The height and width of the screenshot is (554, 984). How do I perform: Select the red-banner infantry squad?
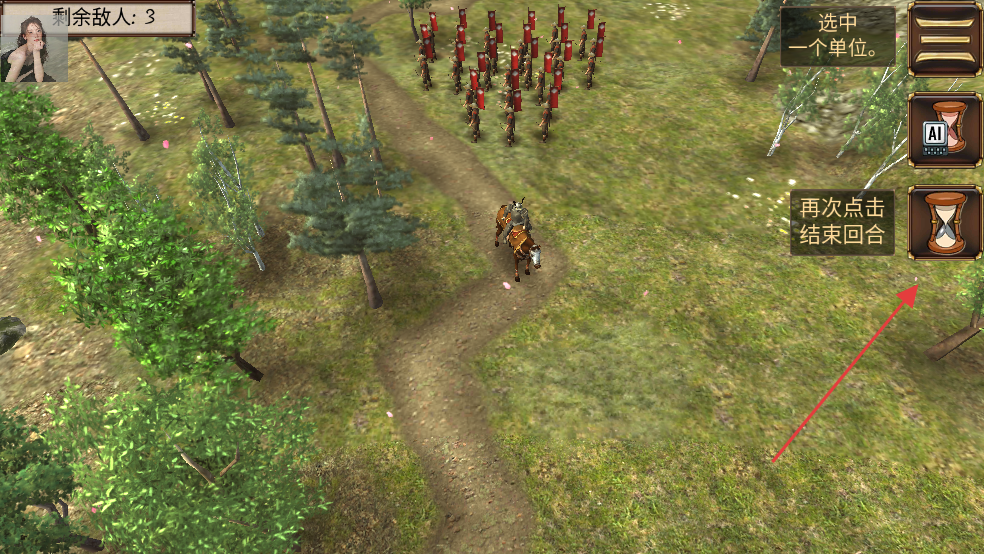[x=512, y=72]
